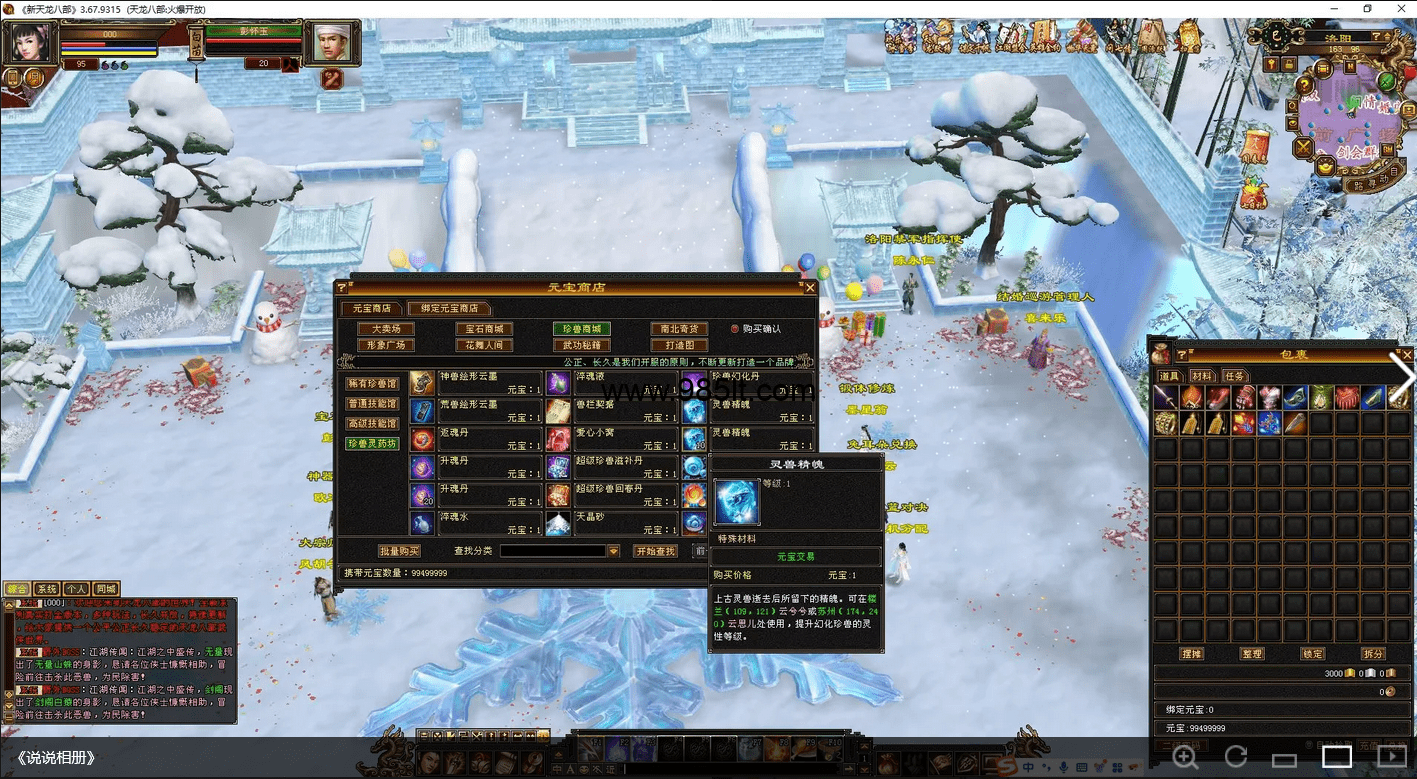The image size is (1417, 779).
Task: Switch to the 绑定元宝商店 tab
Action: (x=449, y=309)
